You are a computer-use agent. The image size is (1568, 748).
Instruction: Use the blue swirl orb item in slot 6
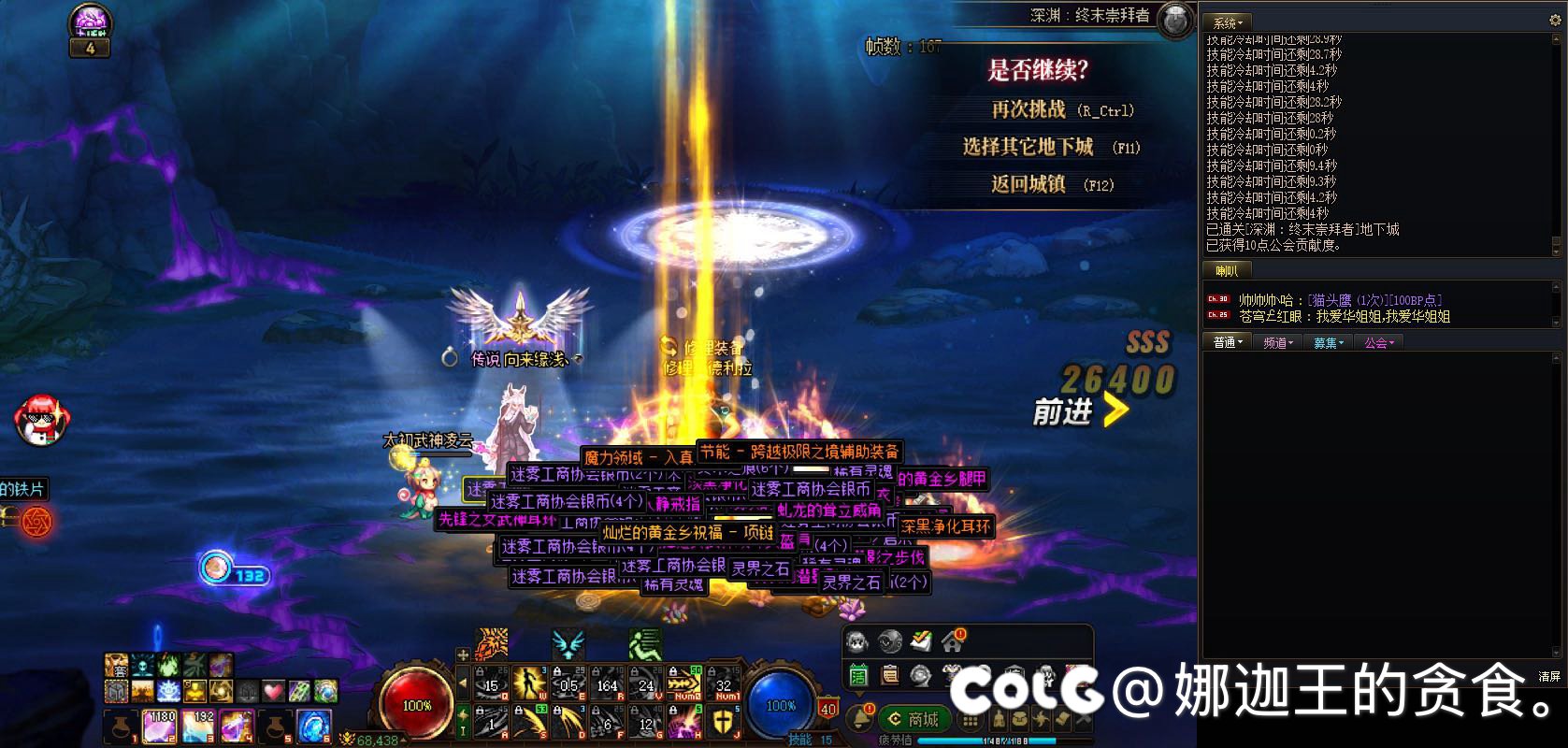pos(312,726)
